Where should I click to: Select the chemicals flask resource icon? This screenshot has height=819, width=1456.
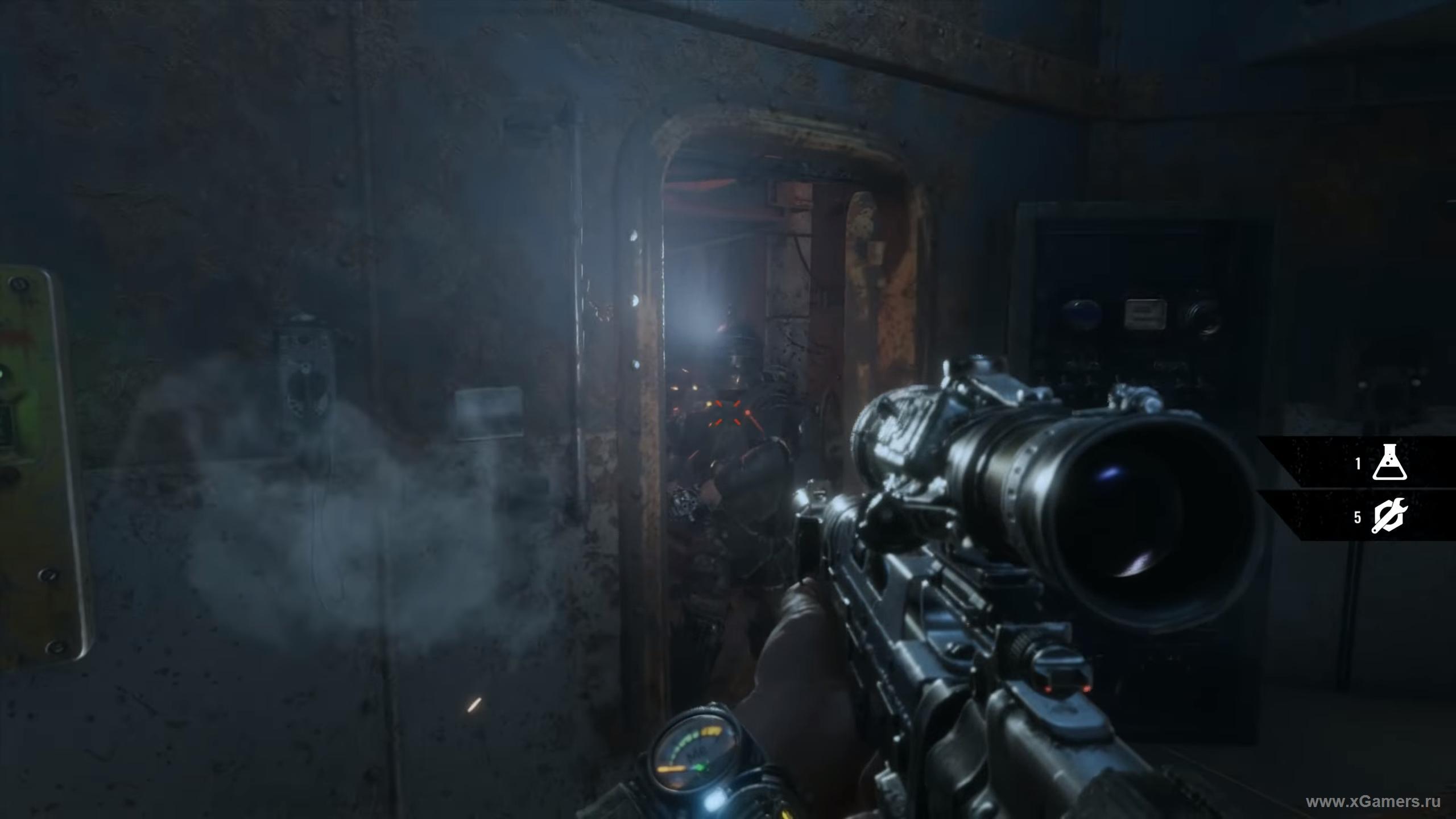tap(1389, 462)
